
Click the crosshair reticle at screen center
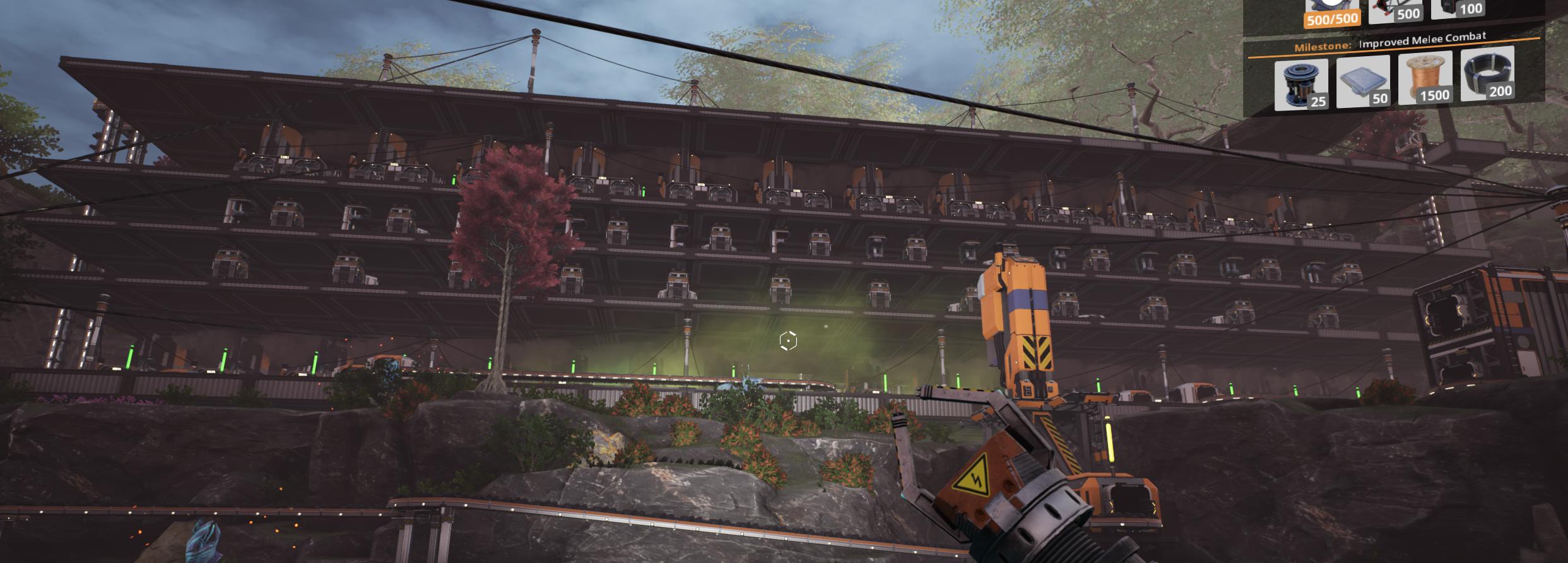(x=787, y=340)
